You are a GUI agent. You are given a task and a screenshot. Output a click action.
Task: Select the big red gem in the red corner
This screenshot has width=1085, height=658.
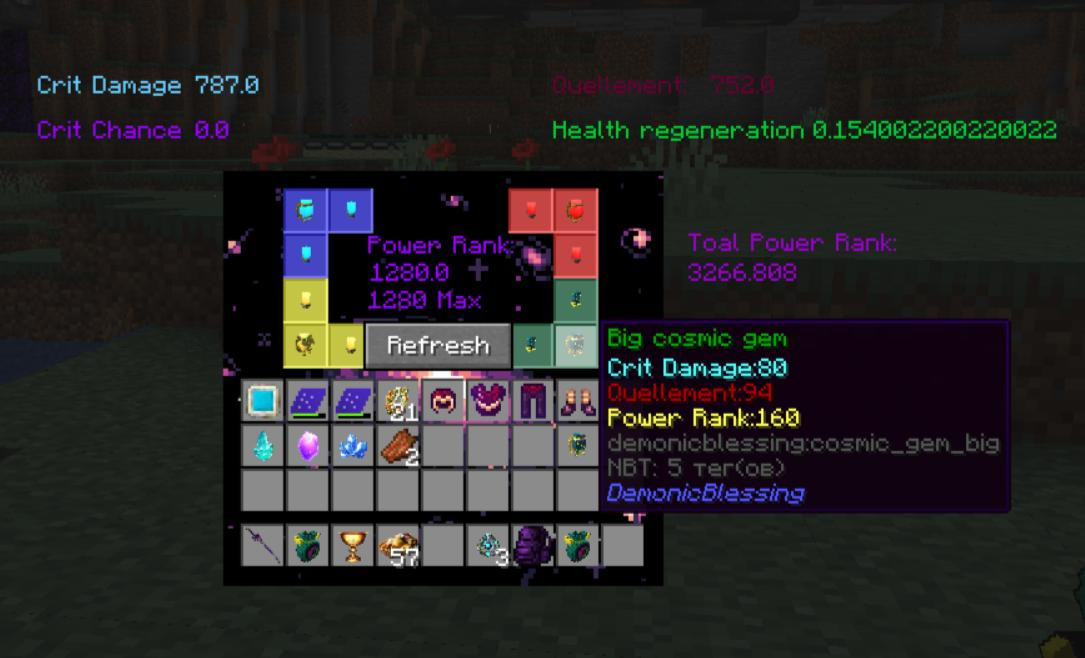(x=576, y=209)
